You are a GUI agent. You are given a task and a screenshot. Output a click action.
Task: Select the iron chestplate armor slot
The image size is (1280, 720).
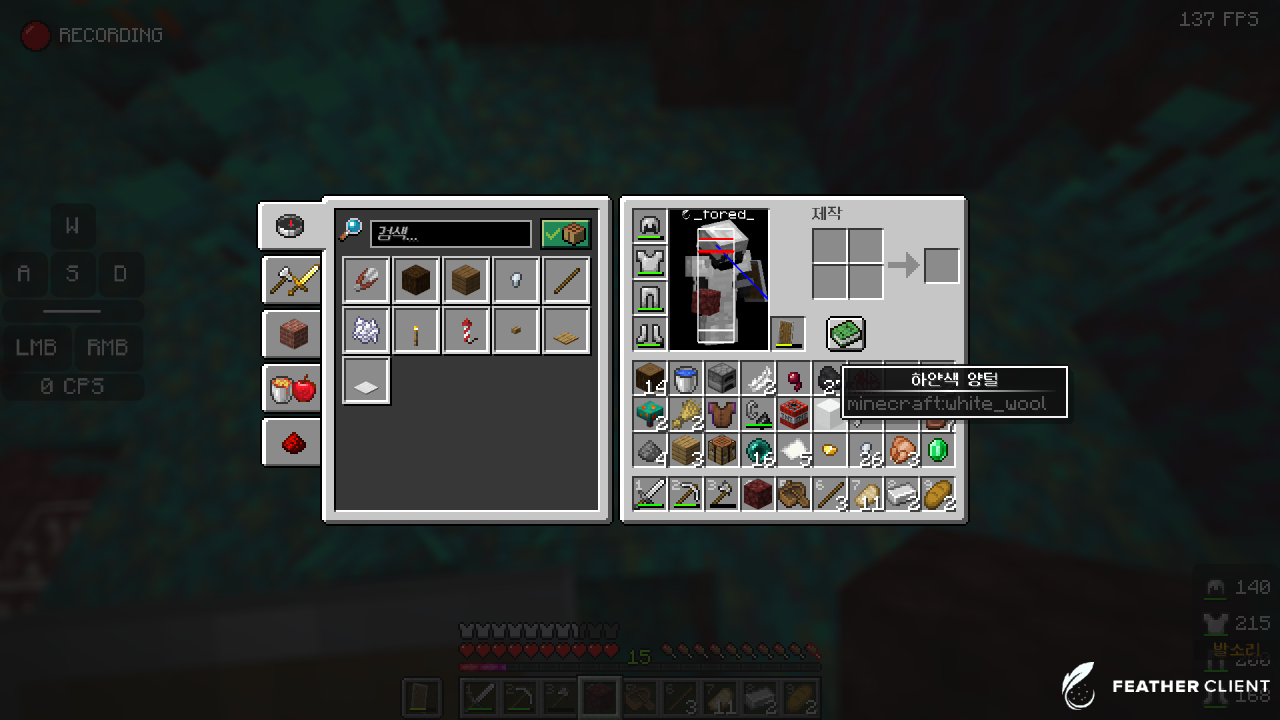click(x=650, y=262)
